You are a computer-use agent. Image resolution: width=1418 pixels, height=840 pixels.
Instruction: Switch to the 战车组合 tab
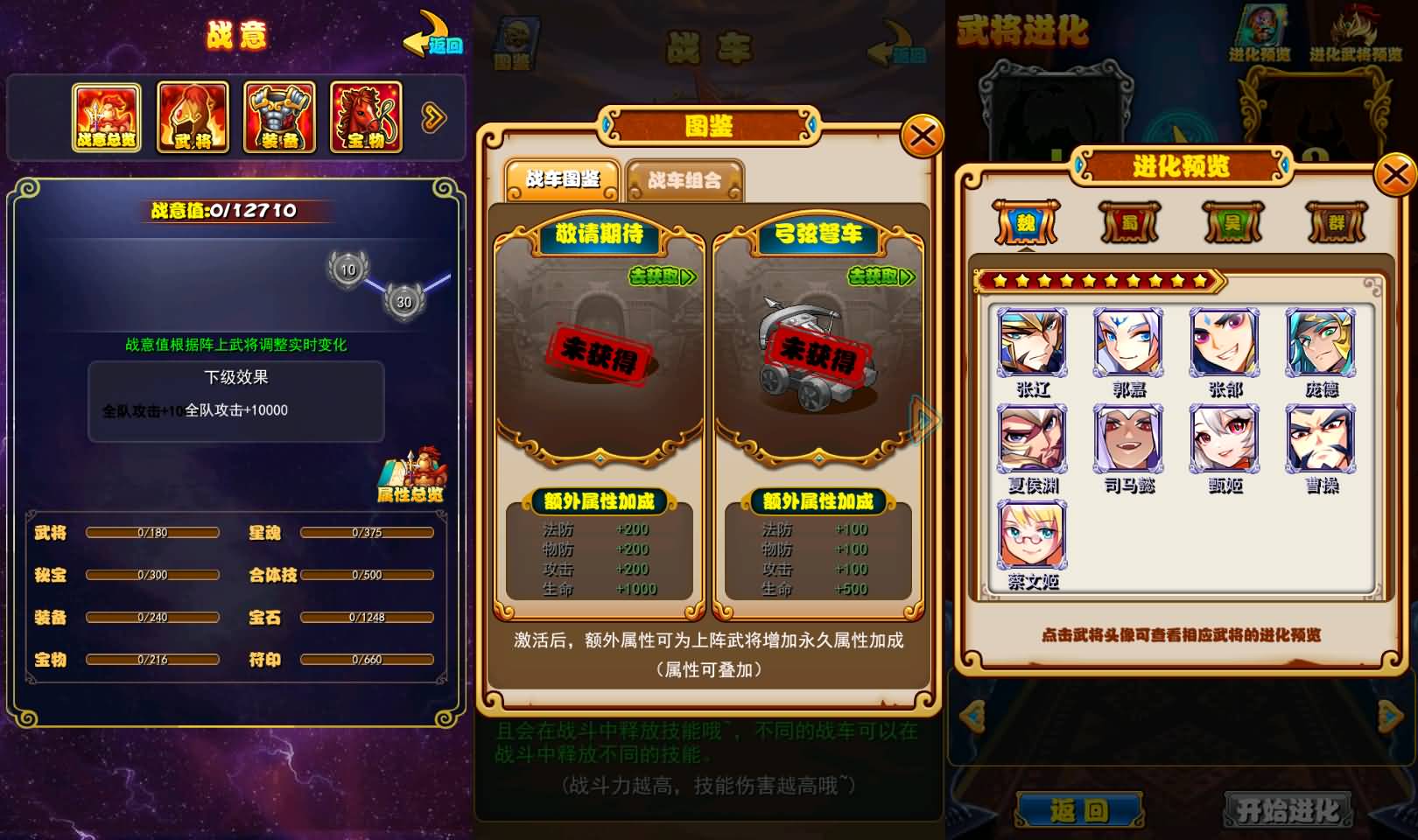(x=684, y=179)
